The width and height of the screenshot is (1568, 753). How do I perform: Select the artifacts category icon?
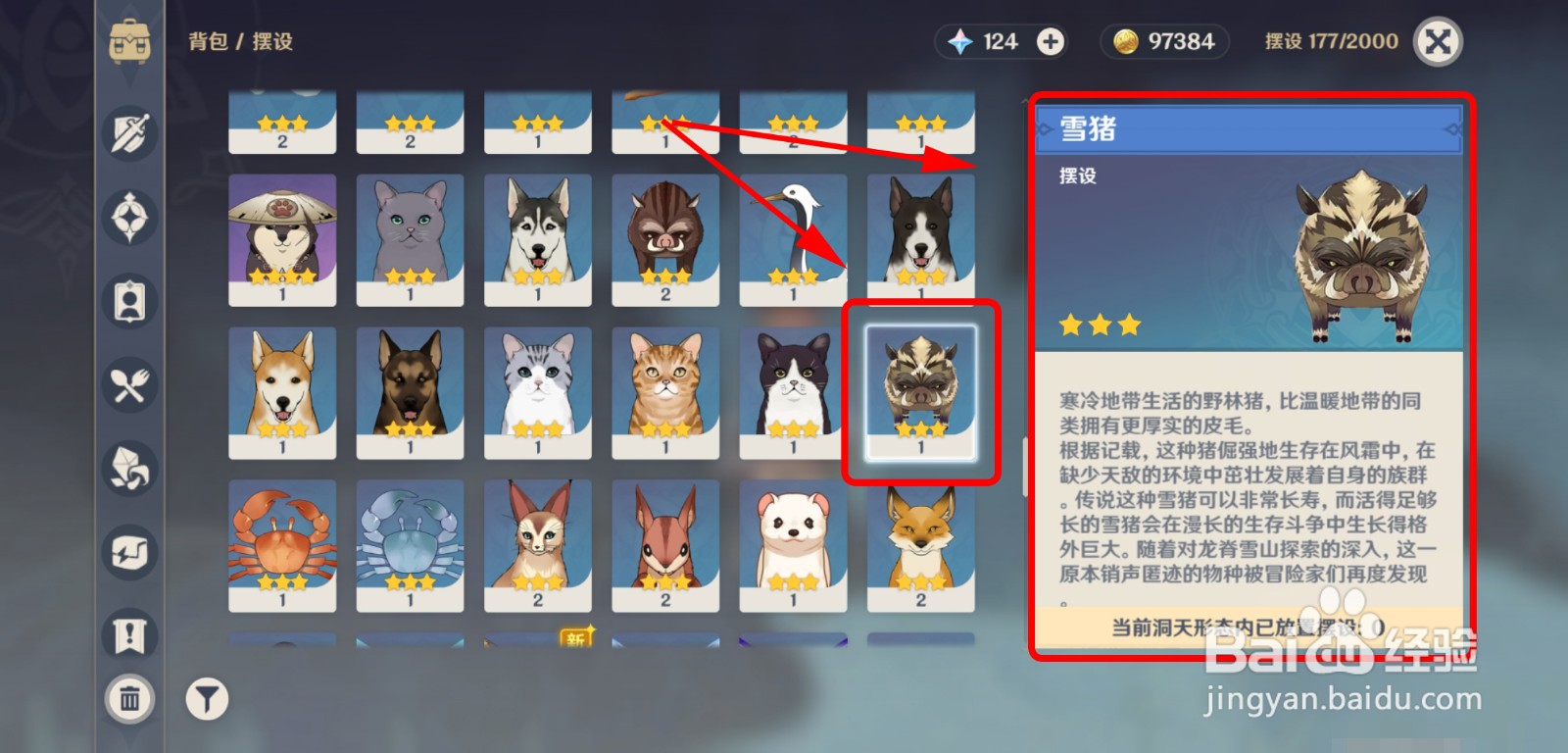coord(127,219)
